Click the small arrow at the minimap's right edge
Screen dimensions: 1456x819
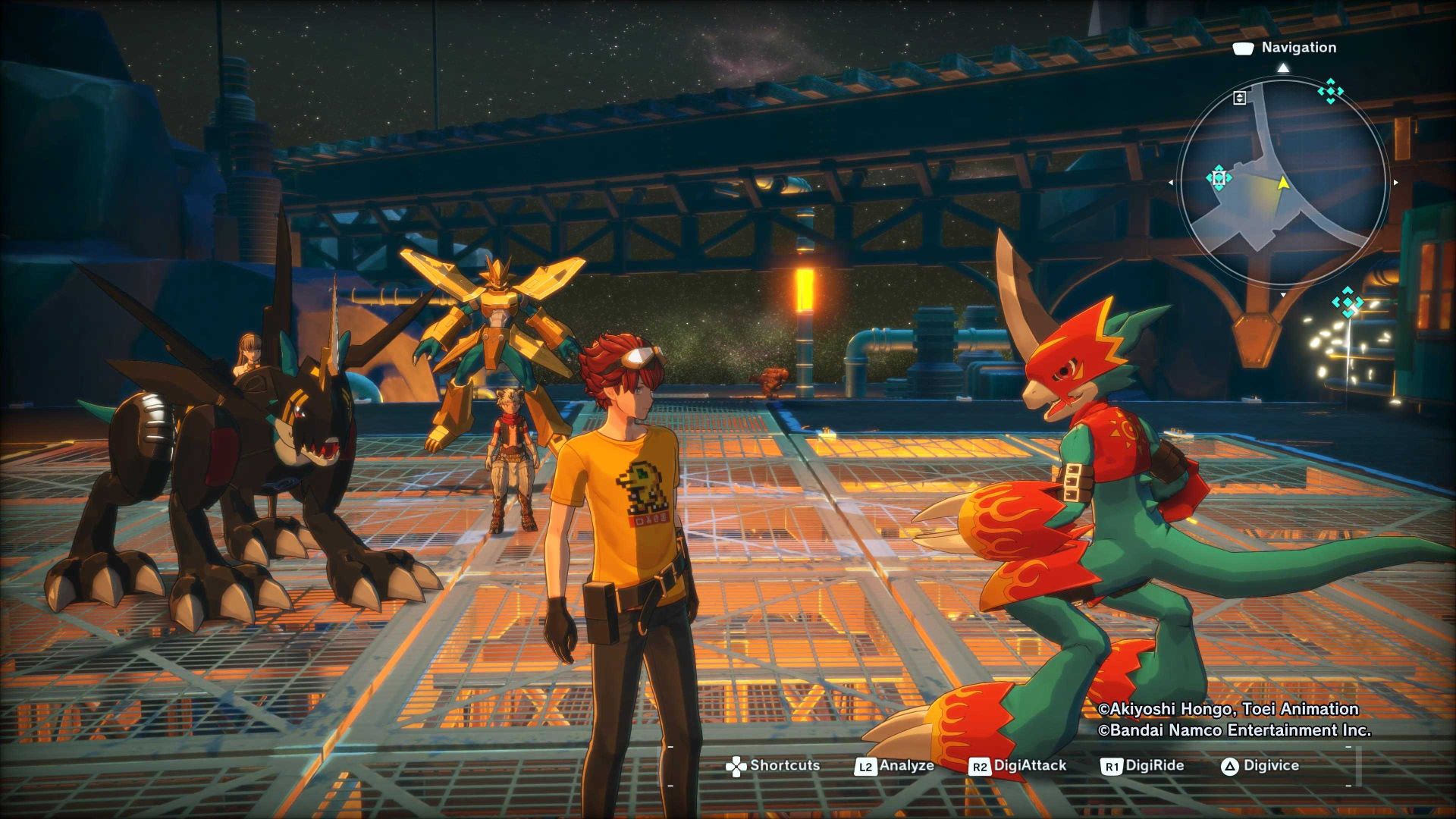pyautogui.click(x=1395, y=183)
